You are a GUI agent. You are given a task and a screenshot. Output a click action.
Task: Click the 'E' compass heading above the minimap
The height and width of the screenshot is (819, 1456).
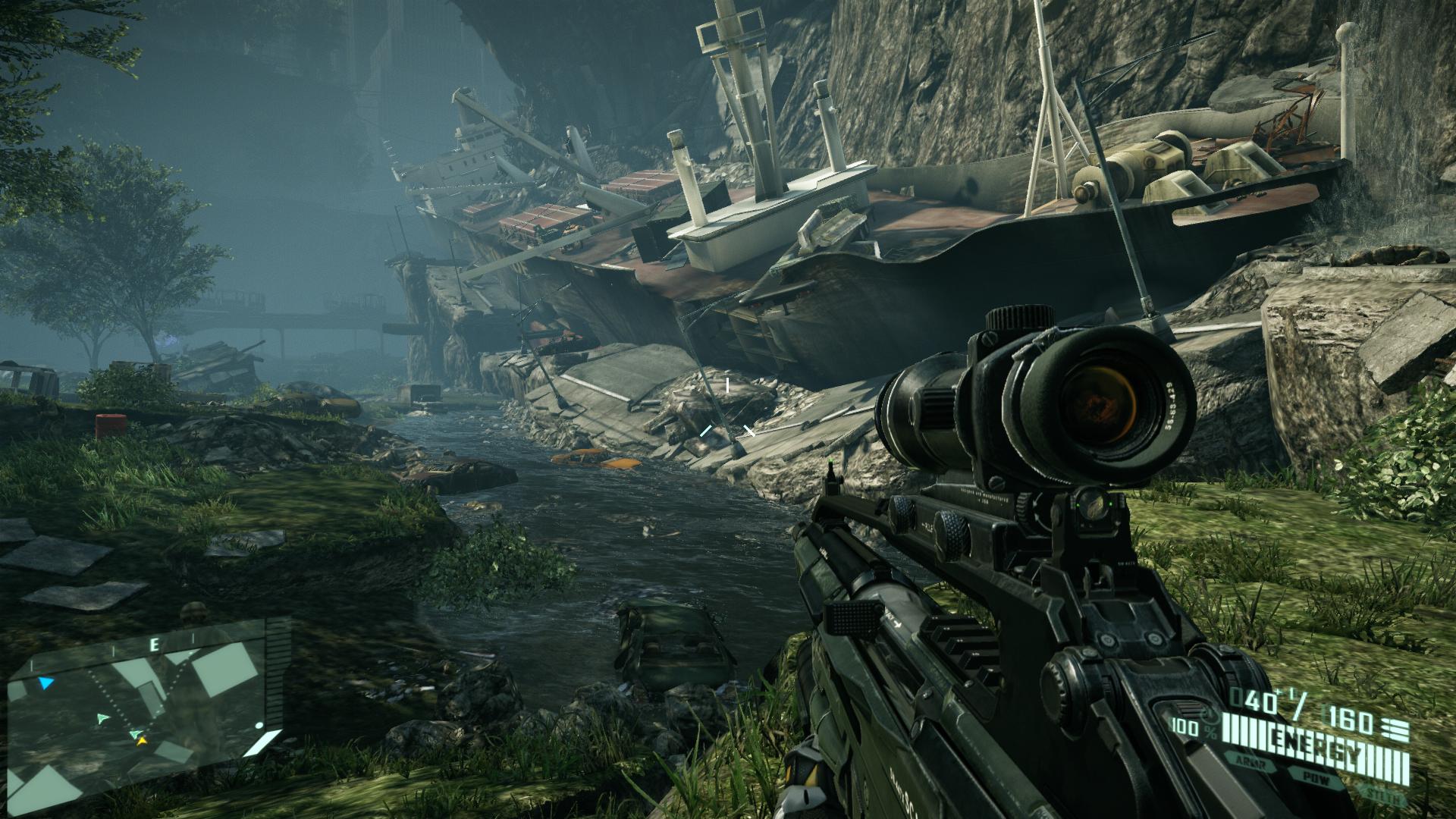tap(155, 644)
